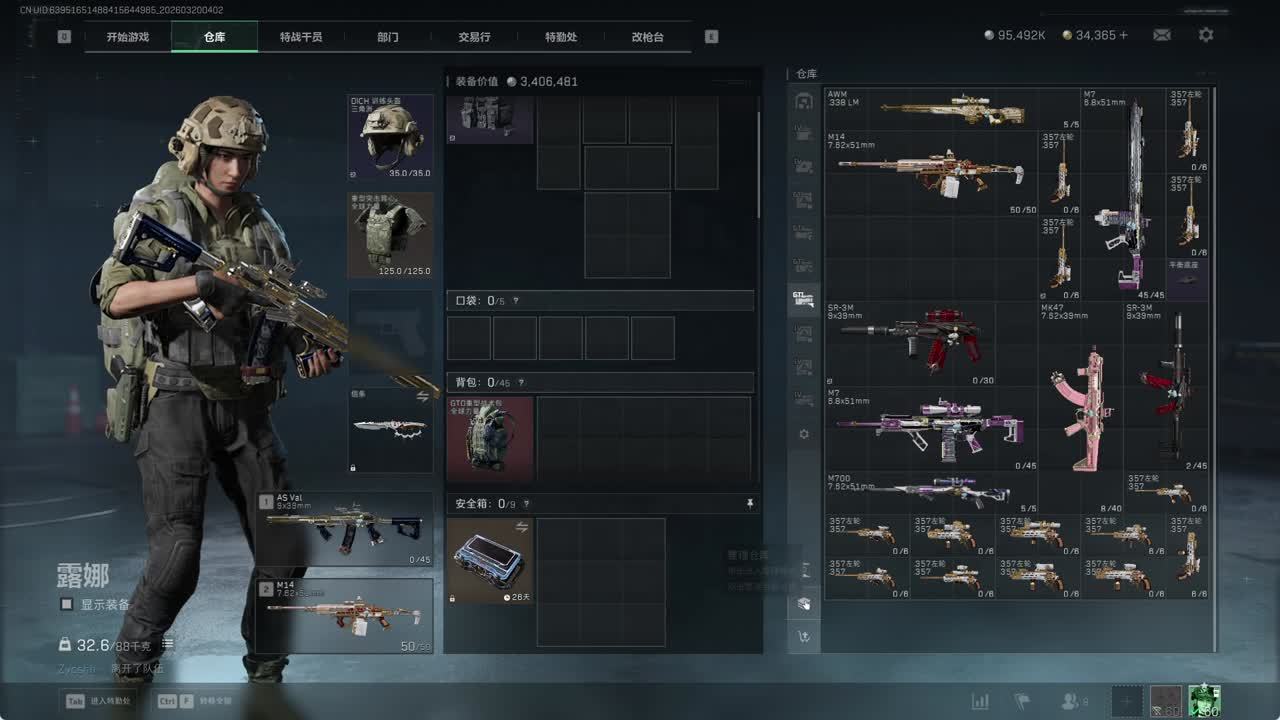Select the safe box container slot

[490, 560]
